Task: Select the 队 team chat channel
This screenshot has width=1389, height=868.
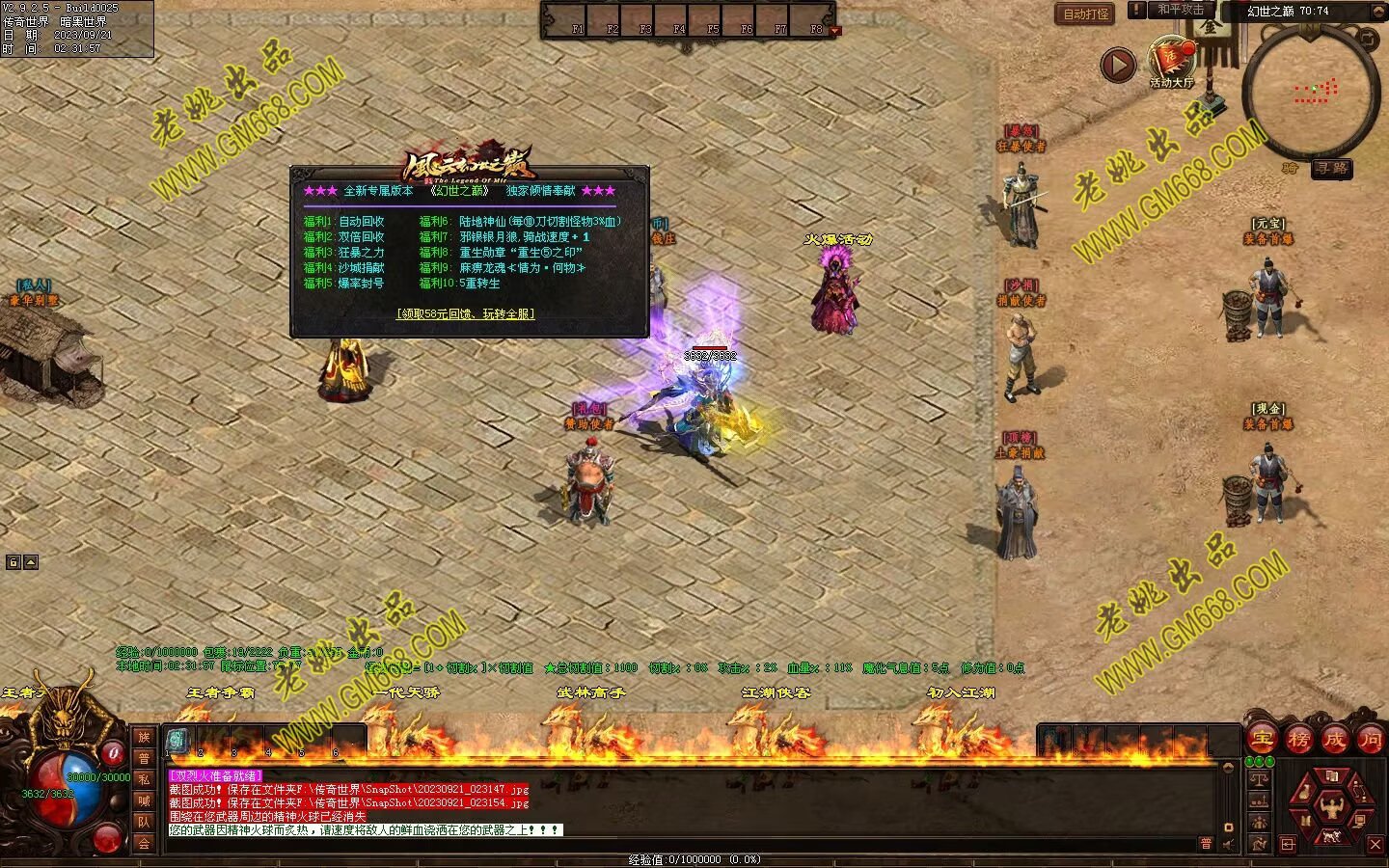Action: click(144, 822)
